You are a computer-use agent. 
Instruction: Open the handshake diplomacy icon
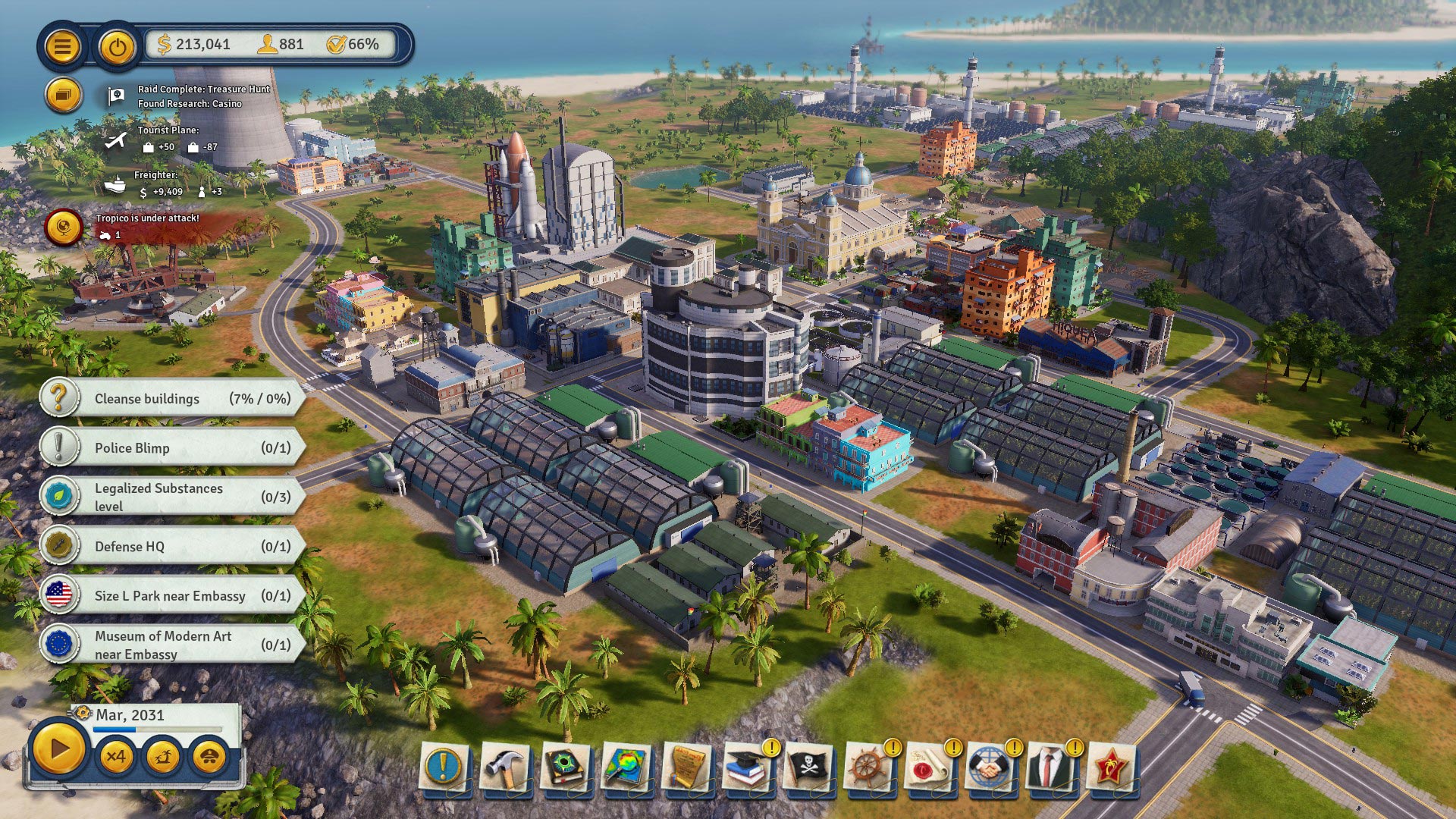tap(990, 767)
